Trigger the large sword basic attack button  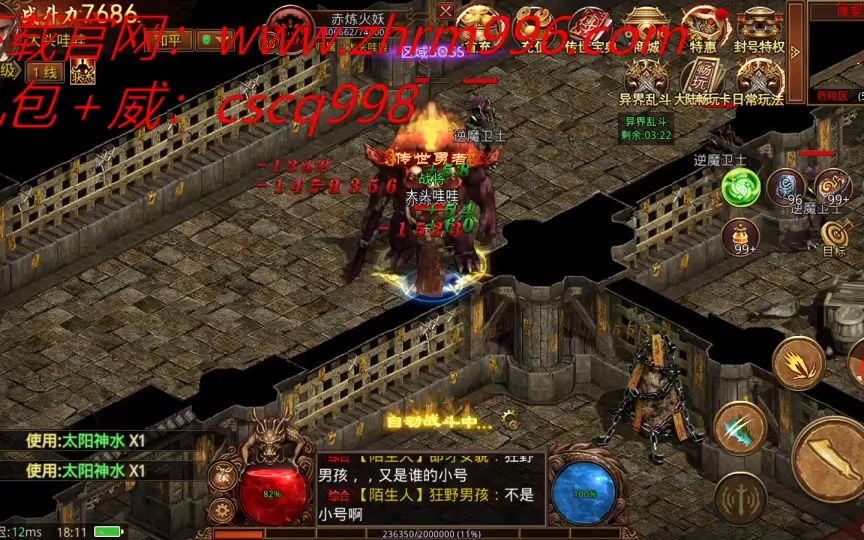[x=832, y=458]
